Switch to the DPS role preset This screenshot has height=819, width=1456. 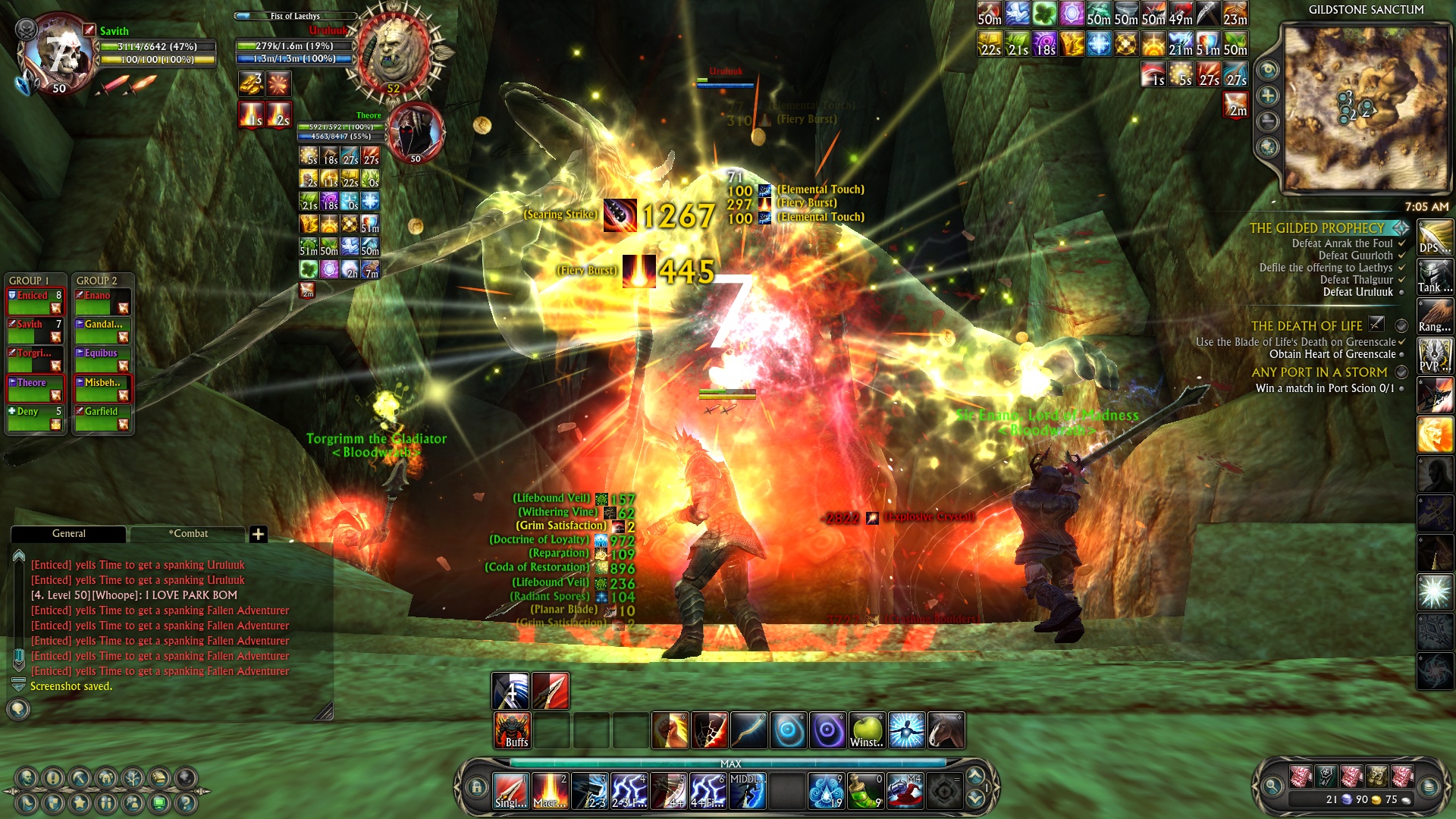click(x=1435, y=237)
